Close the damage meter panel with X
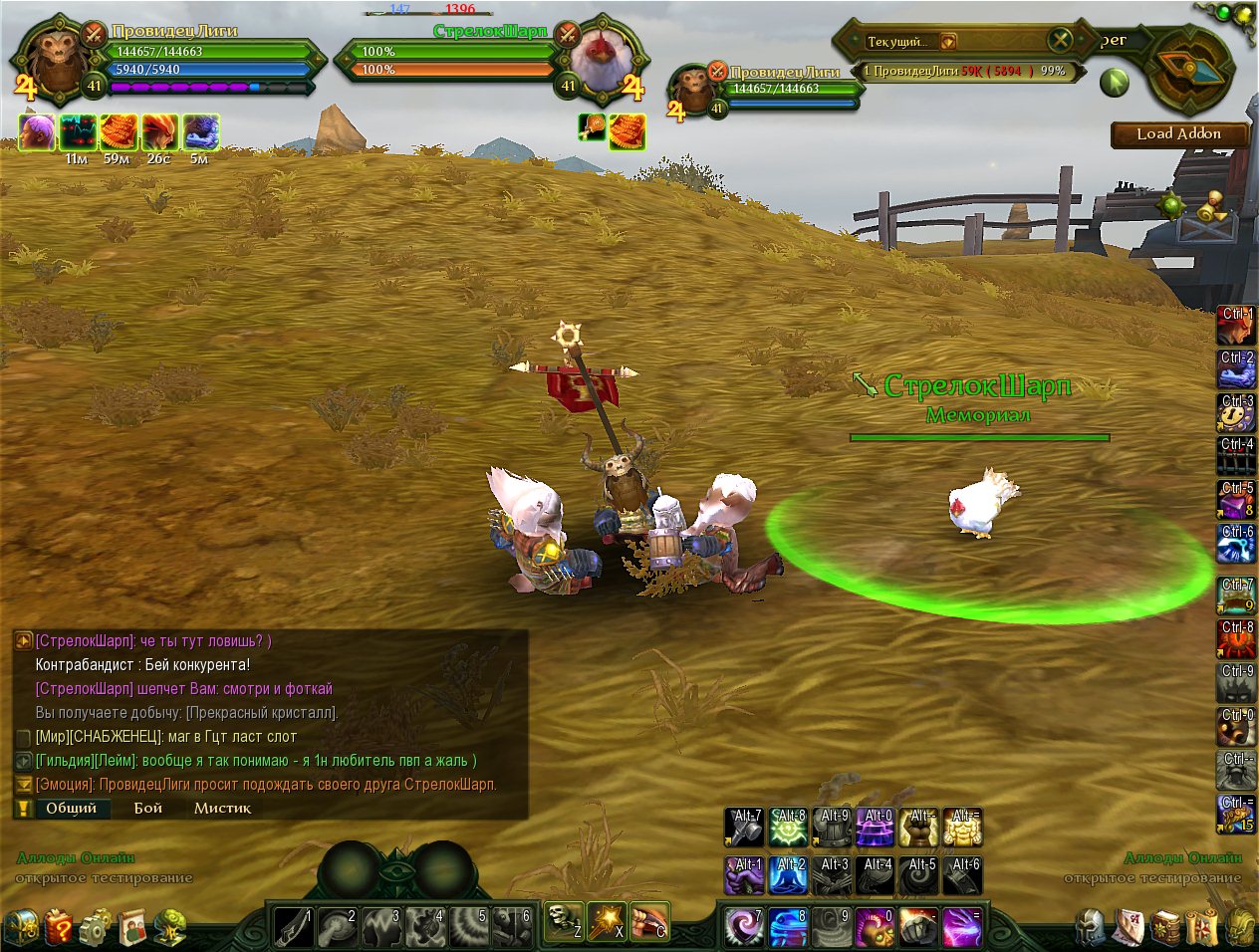The width and height of the screenshot is (1259, 952). (x=1059, y=41)
